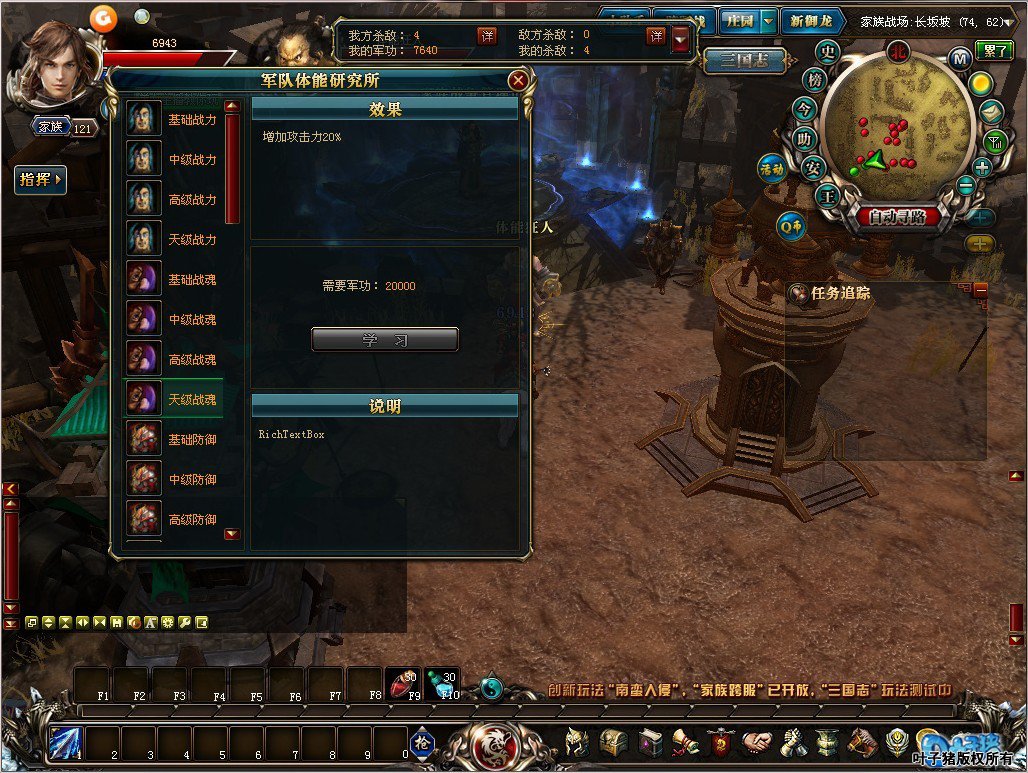Image resolution: width=1028 pixels, height=773 pixels.
Task: Click the 累了 green button
Action: [995, 49]
